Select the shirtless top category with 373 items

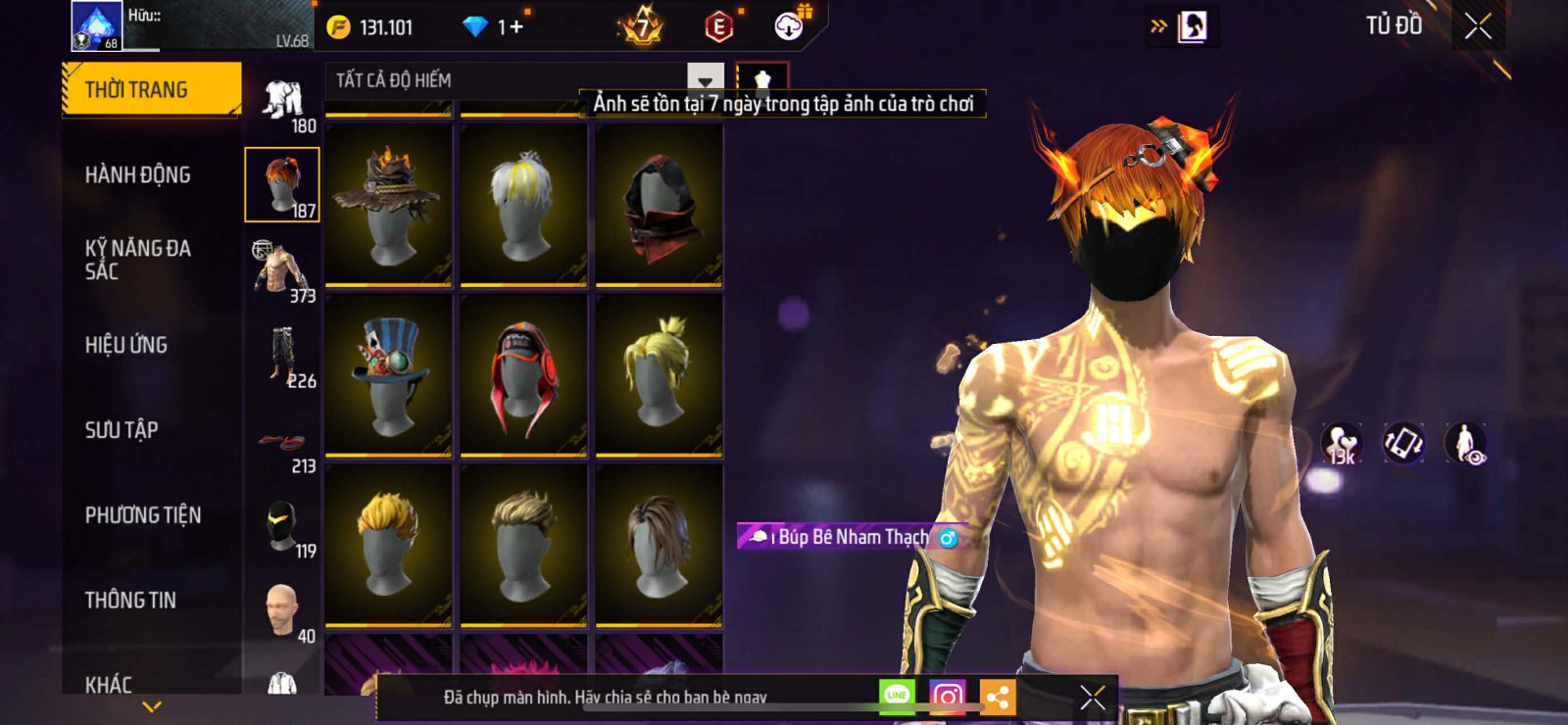coord(282,269)
